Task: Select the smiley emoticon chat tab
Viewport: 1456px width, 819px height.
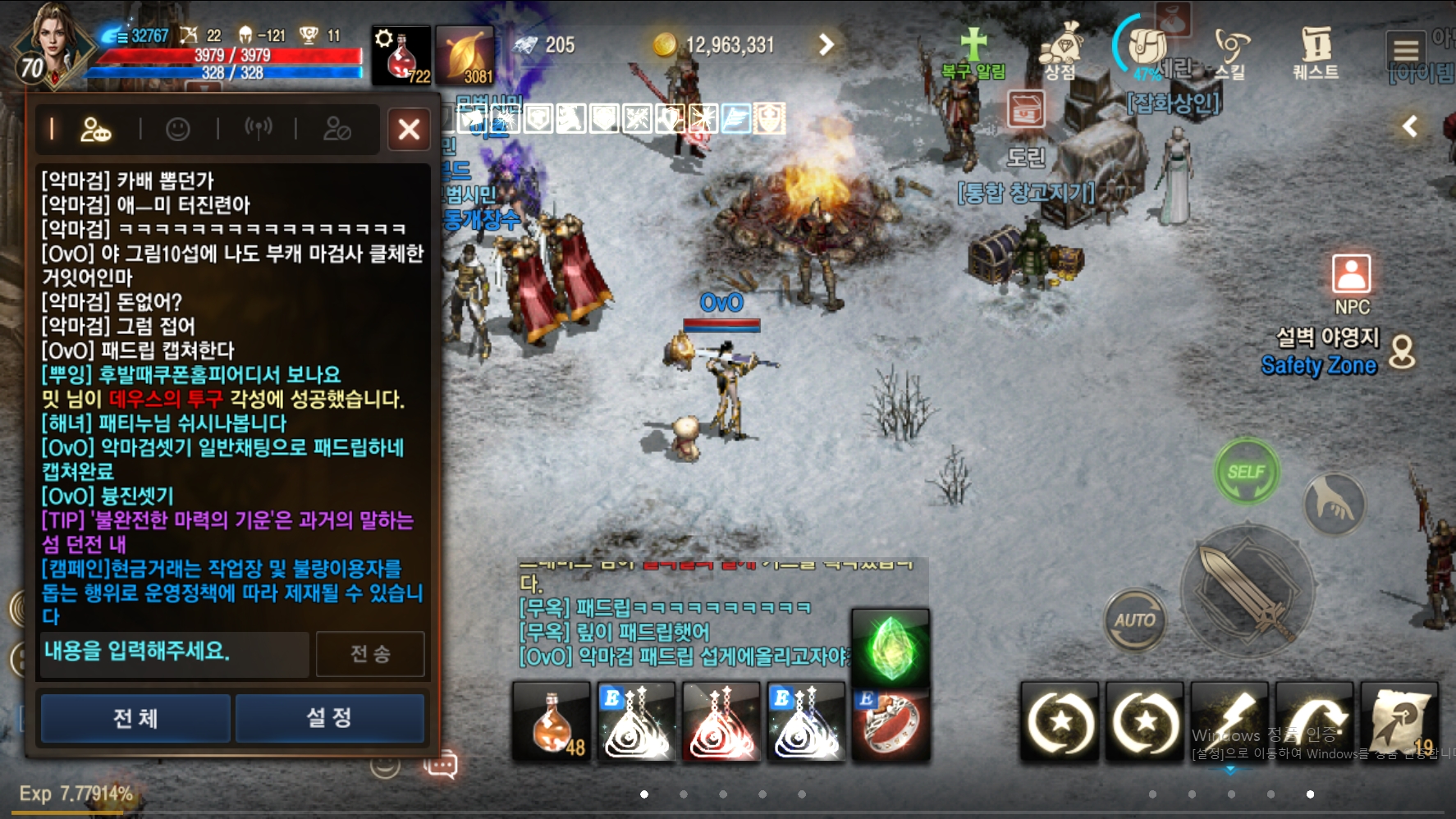Action: [179, 129]
